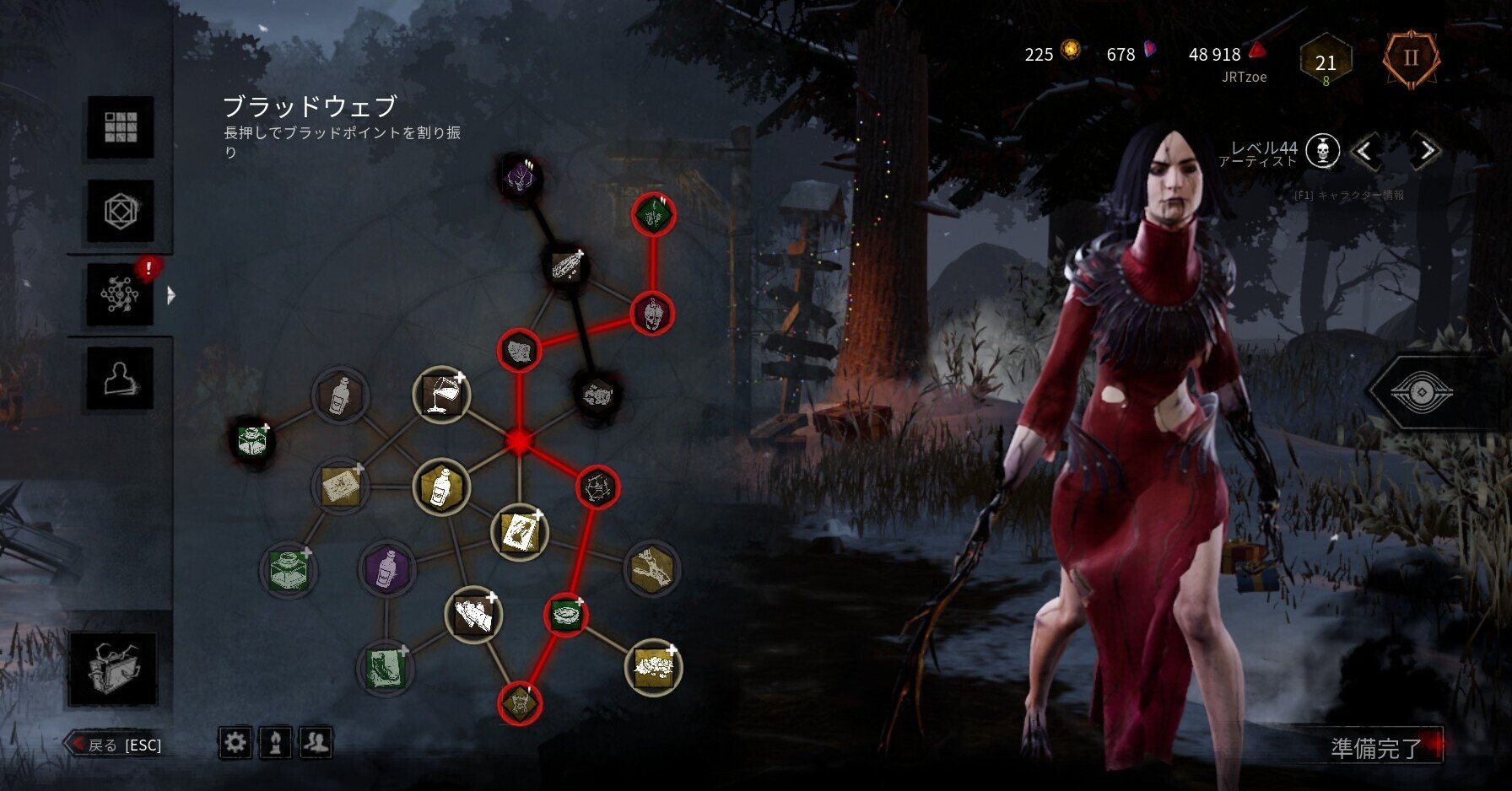Switch to the previous character arrow
The image size is (1512, 791).
(x=1366, y=152)
